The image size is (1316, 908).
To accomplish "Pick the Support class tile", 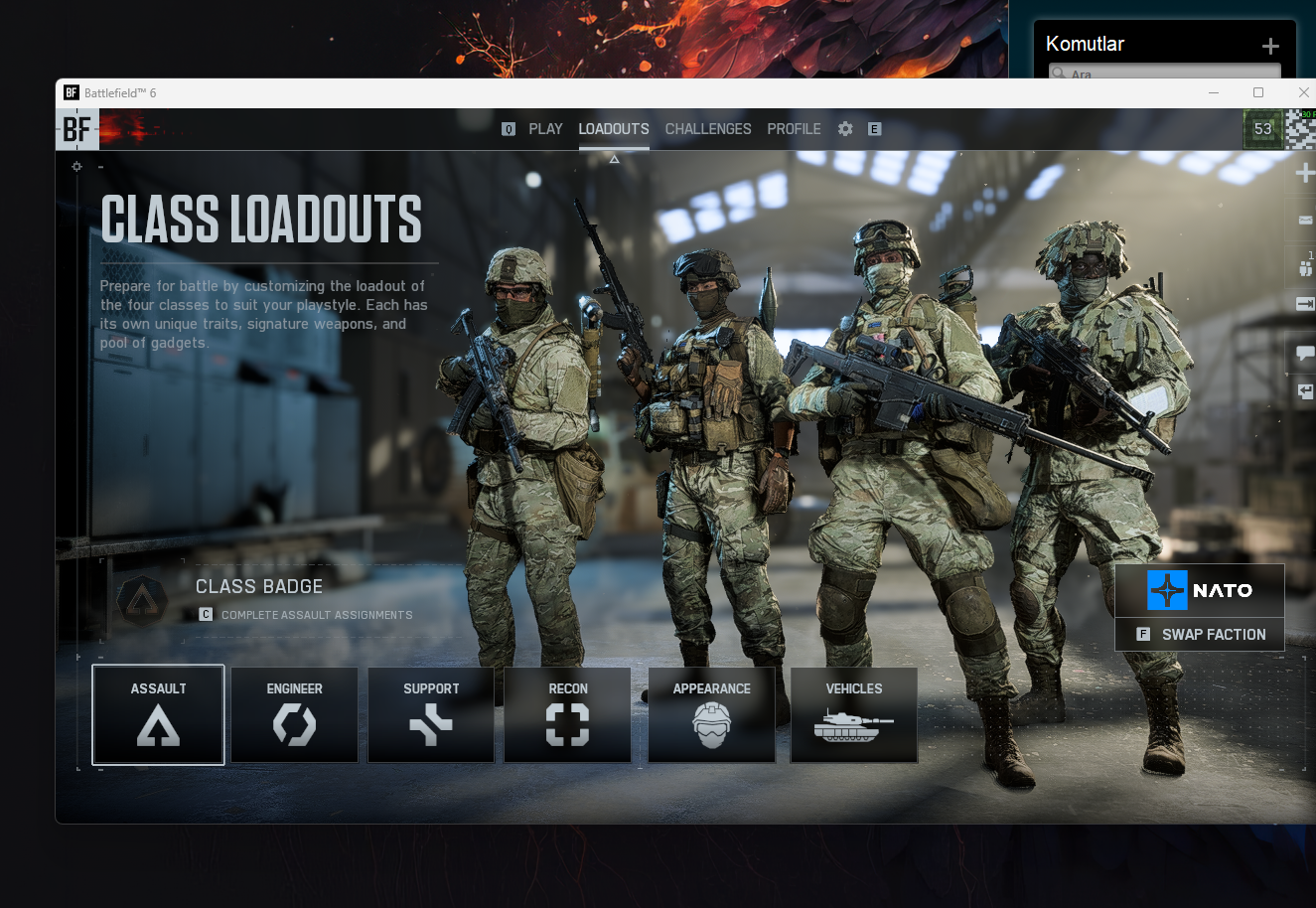I will 431,715.
